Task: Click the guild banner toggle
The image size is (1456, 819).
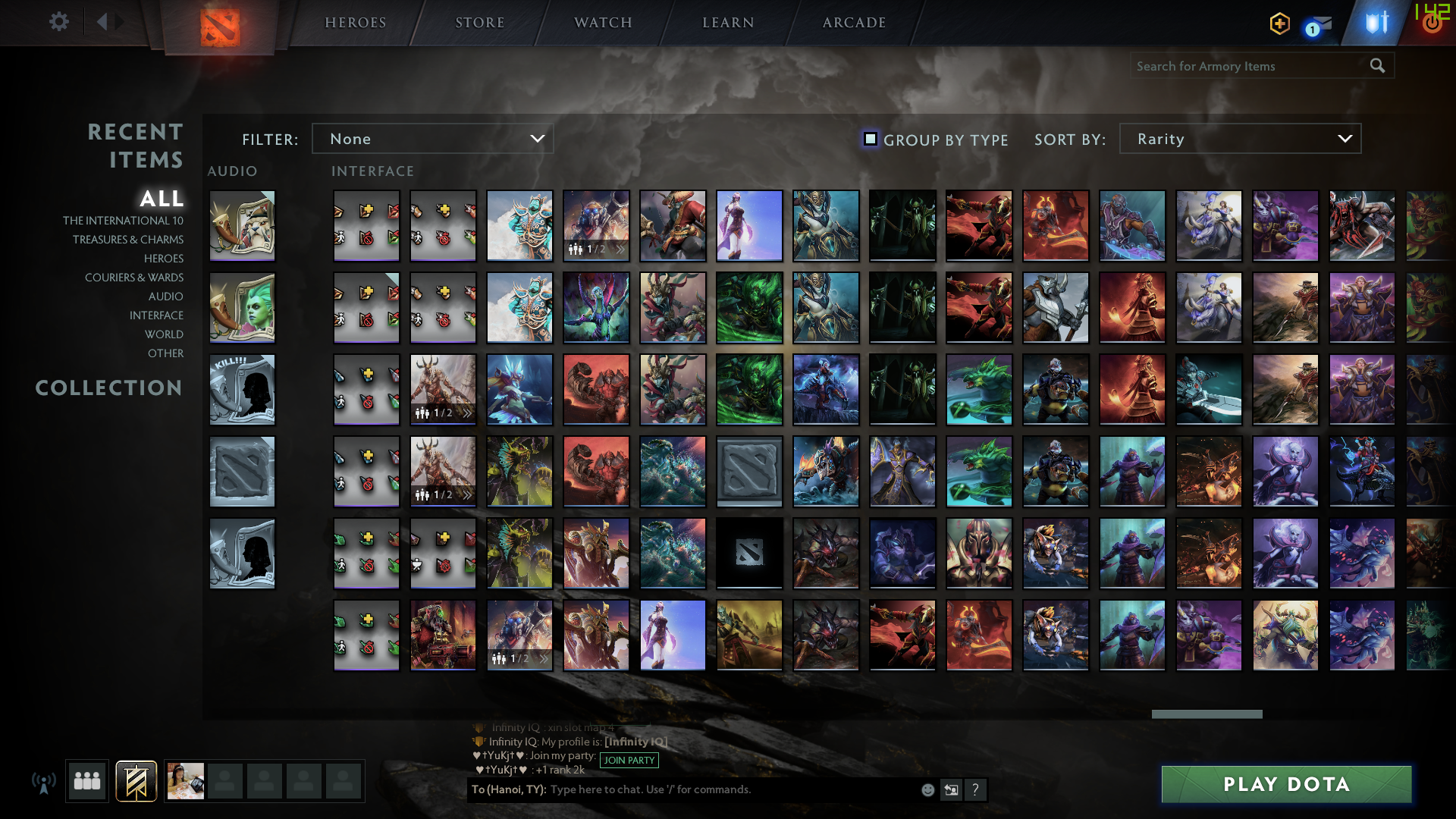Action: tap(135, 781)
